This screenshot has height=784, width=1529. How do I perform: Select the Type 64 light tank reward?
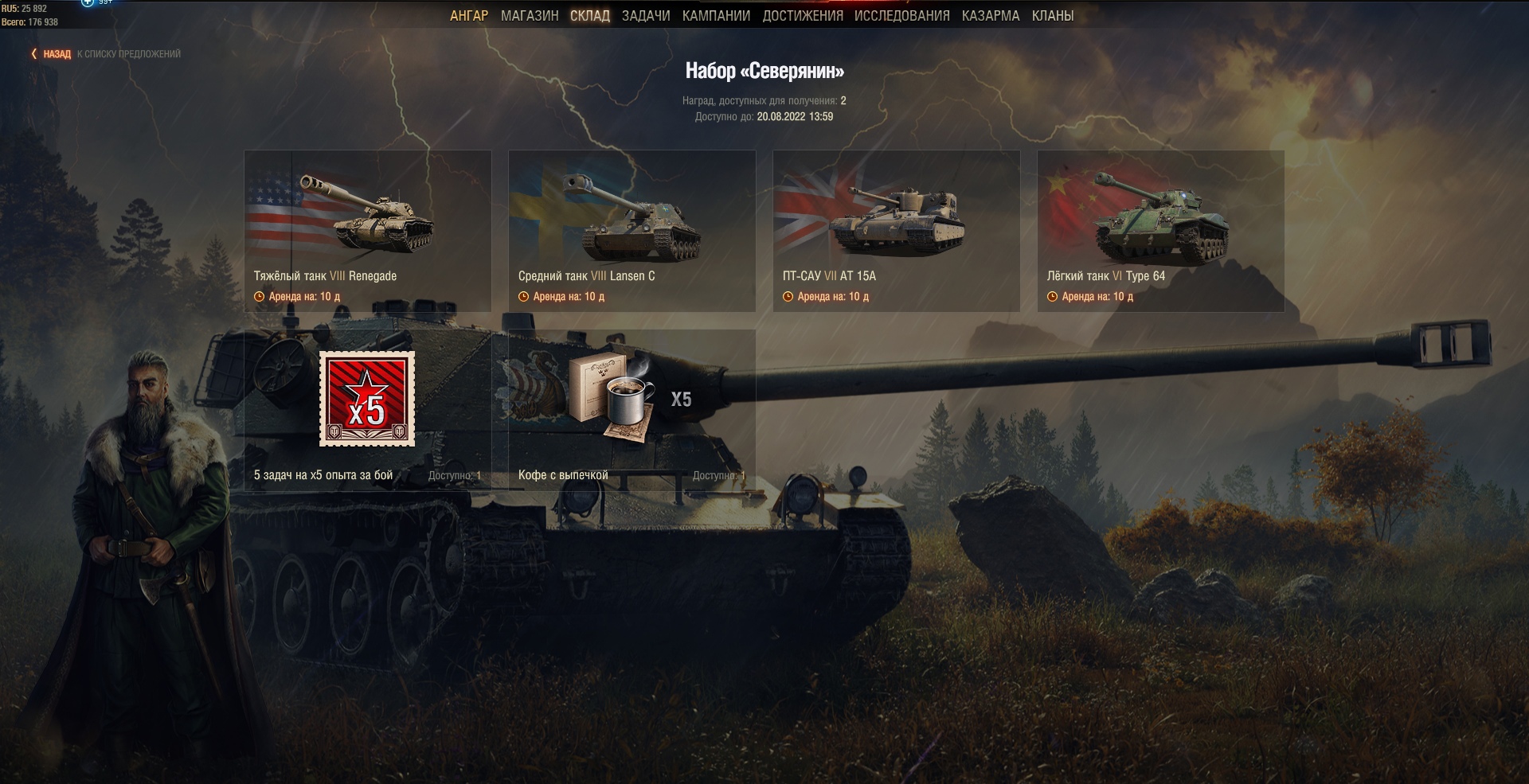point(1161,231)
